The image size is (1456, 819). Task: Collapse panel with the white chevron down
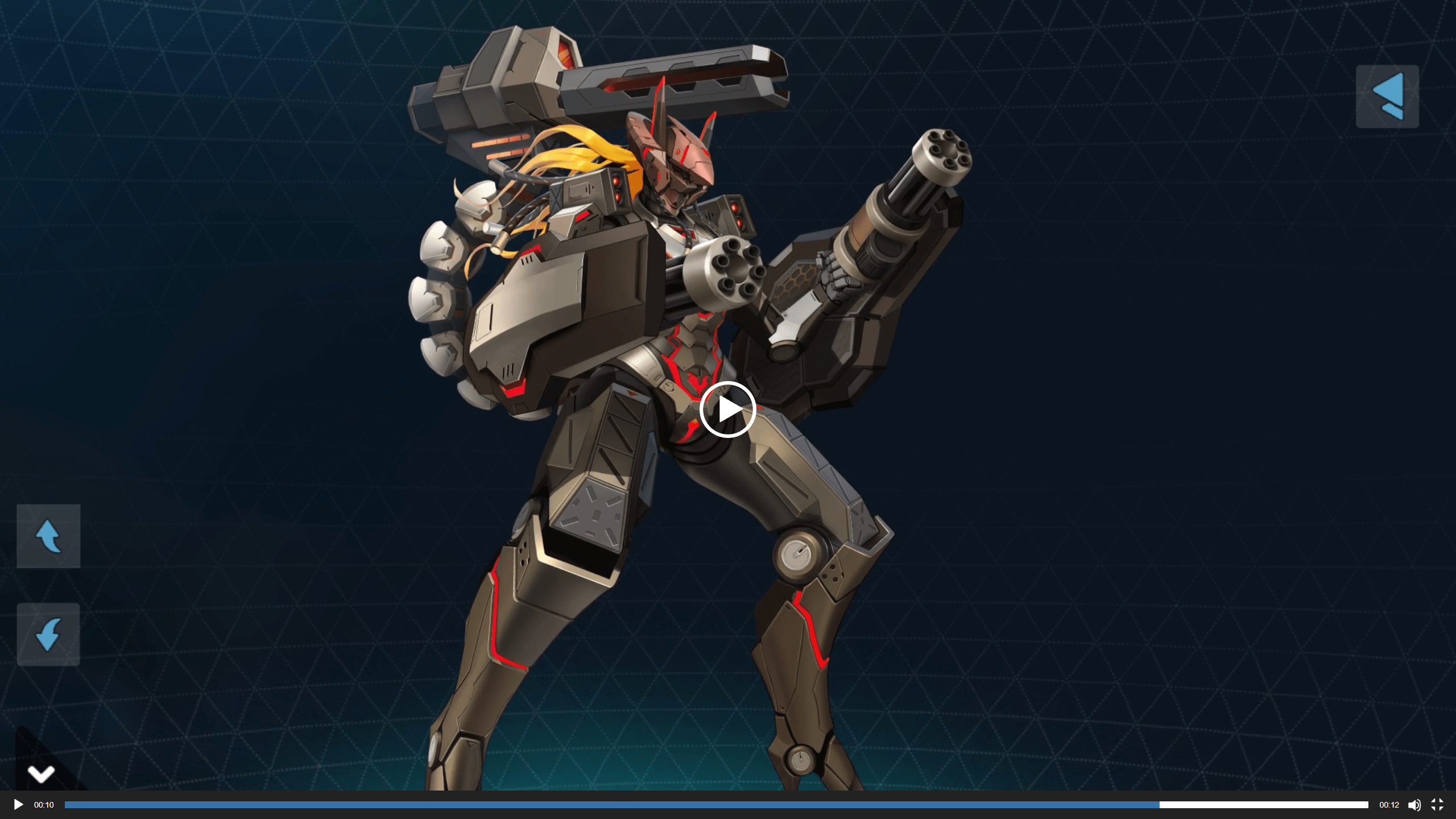(x=41, y=773)
